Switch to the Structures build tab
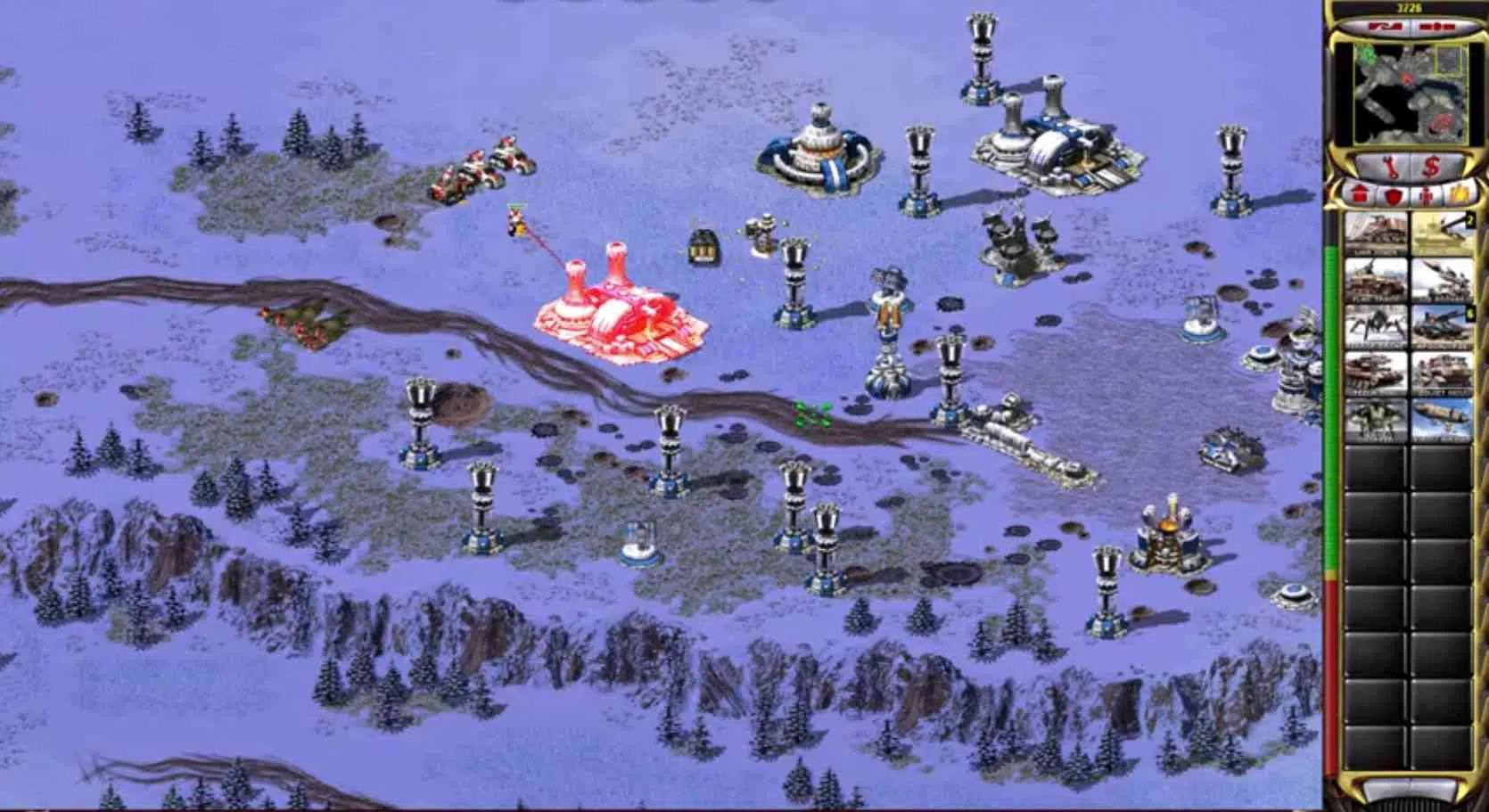This screenshot has height=812, width=1489. point(1360,194)
